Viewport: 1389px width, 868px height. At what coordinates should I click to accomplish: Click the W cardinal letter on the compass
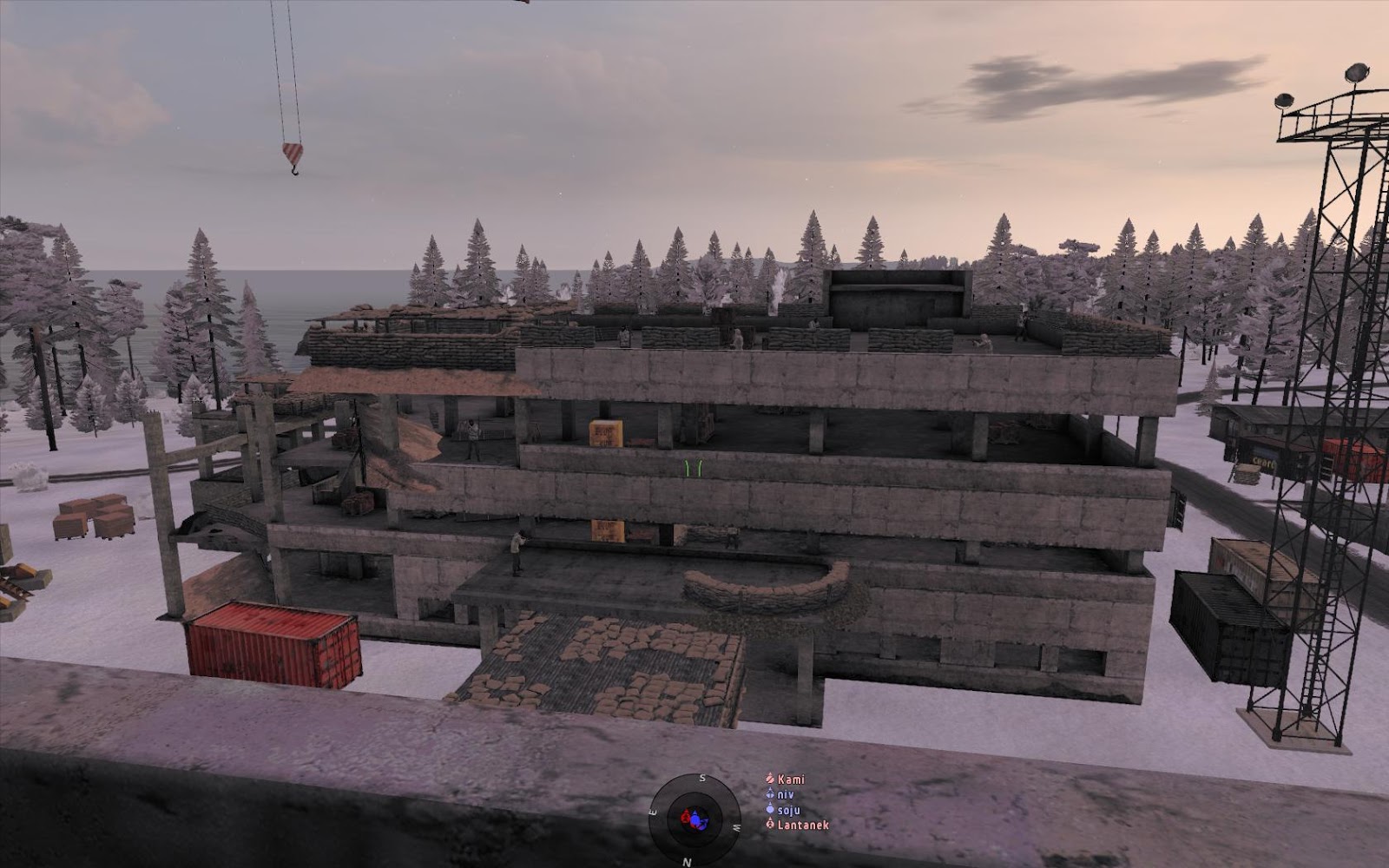click(x=736, y=827)
